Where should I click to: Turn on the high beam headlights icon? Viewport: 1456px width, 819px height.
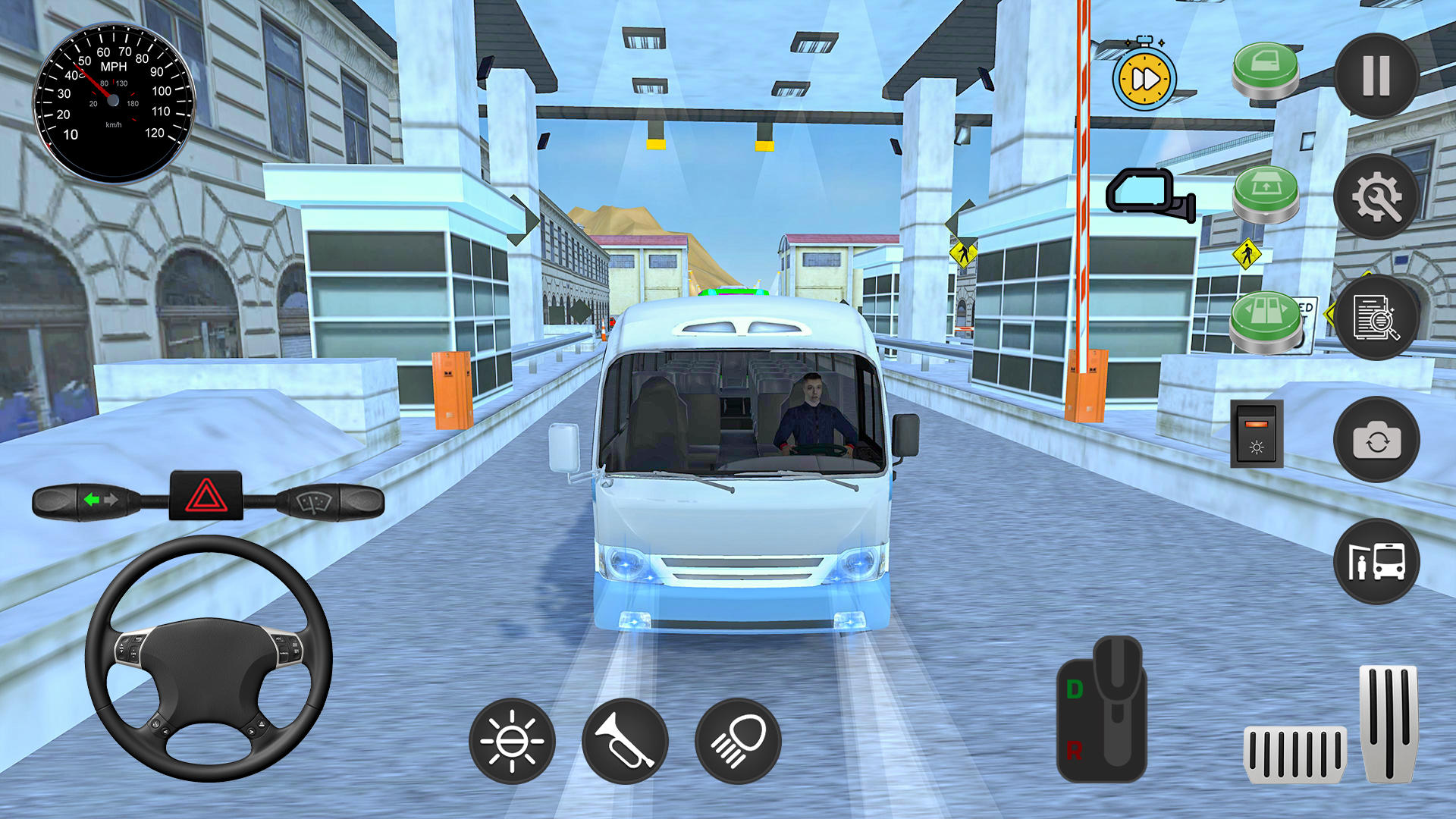click(x=738, y=741)
